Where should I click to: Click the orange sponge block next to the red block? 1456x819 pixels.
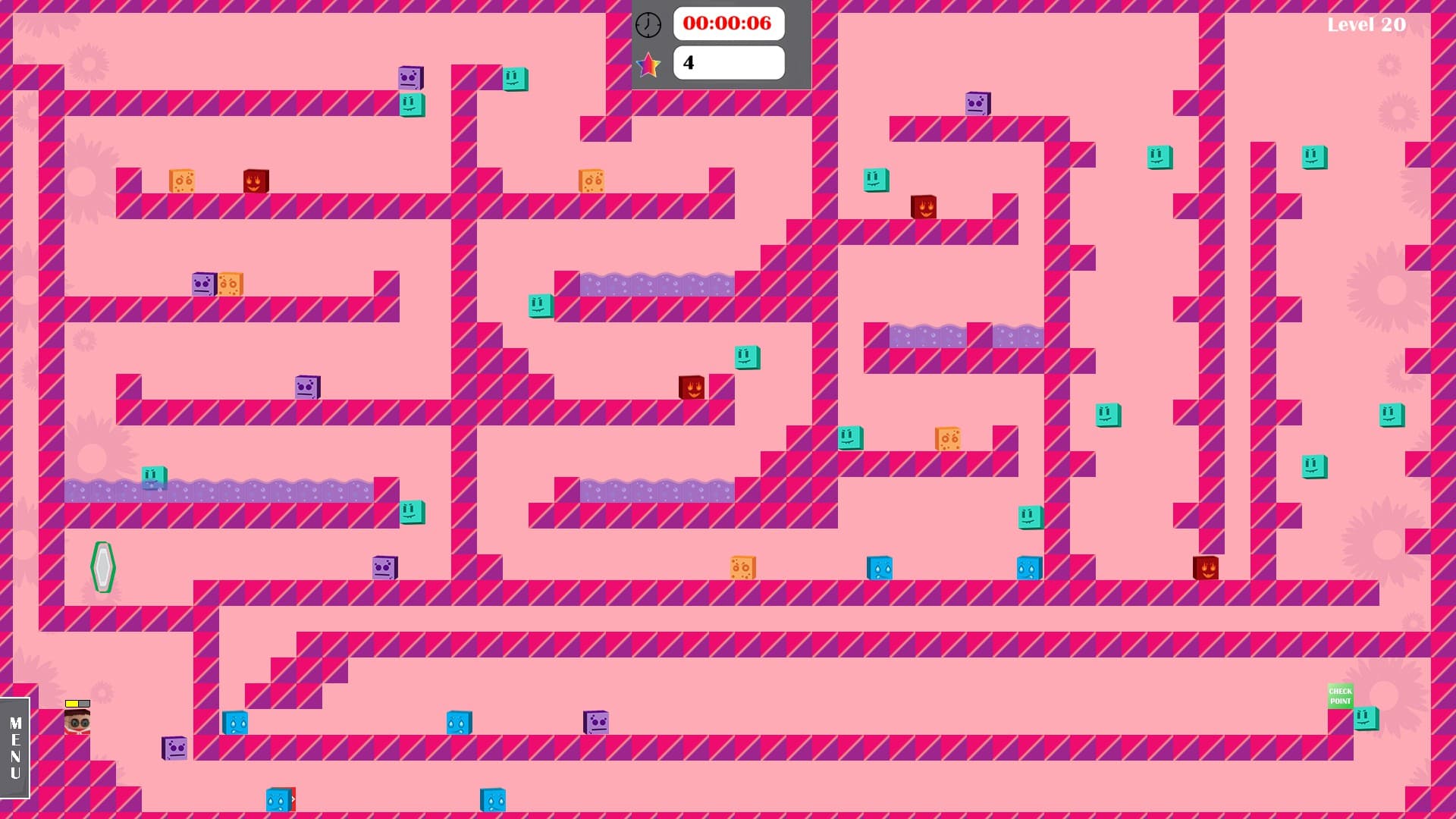(x=181, y=180)
